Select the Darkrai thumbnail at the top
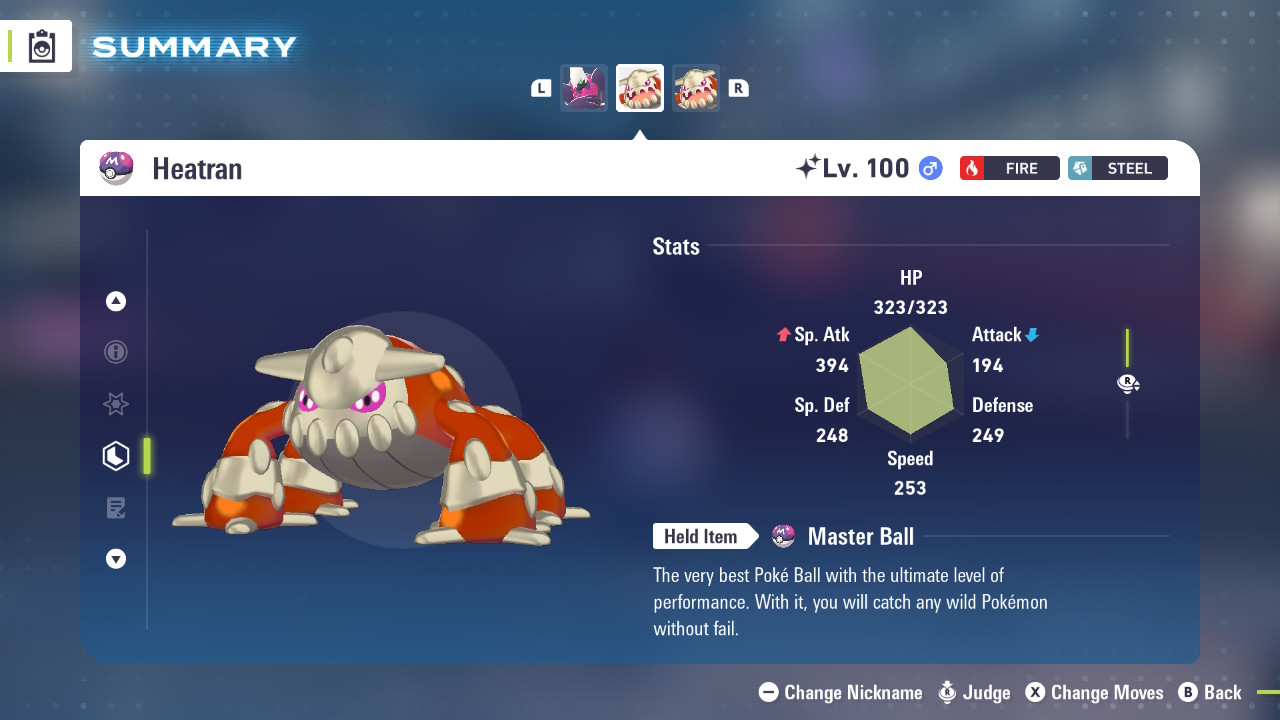The height and width of the screenshot is (720, 1280). point(583,87)
